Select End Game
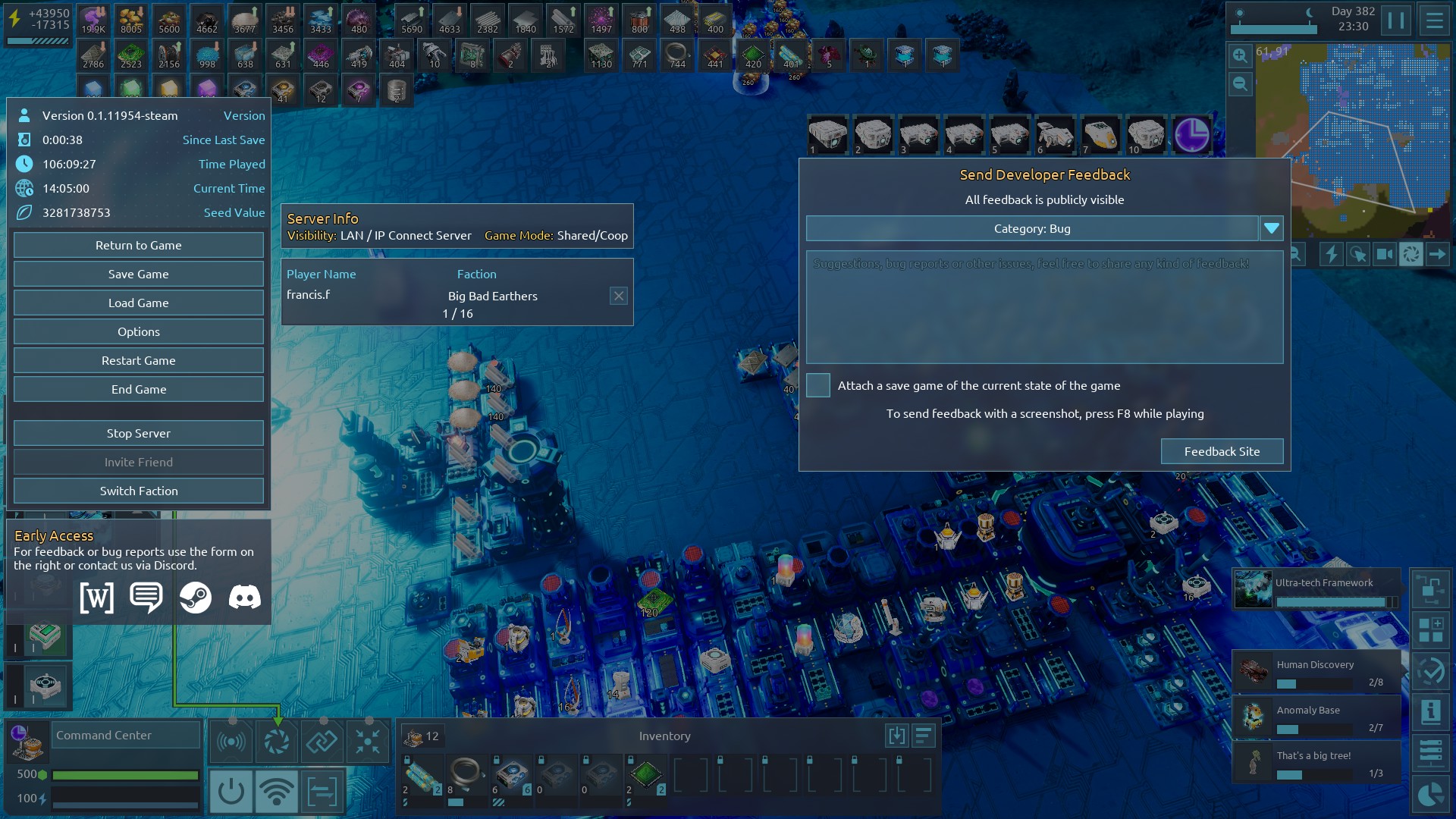The image size is (1456, 819). (139, 389)
